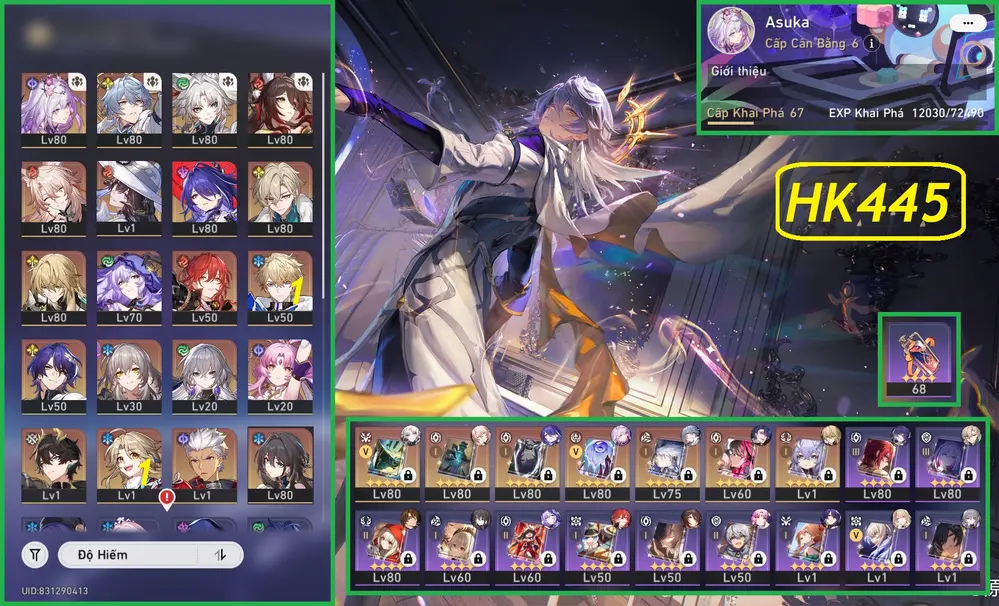Select the pass ticket item showing 68
The height and width of the screenshot is (606, 999).
(918, 358)
